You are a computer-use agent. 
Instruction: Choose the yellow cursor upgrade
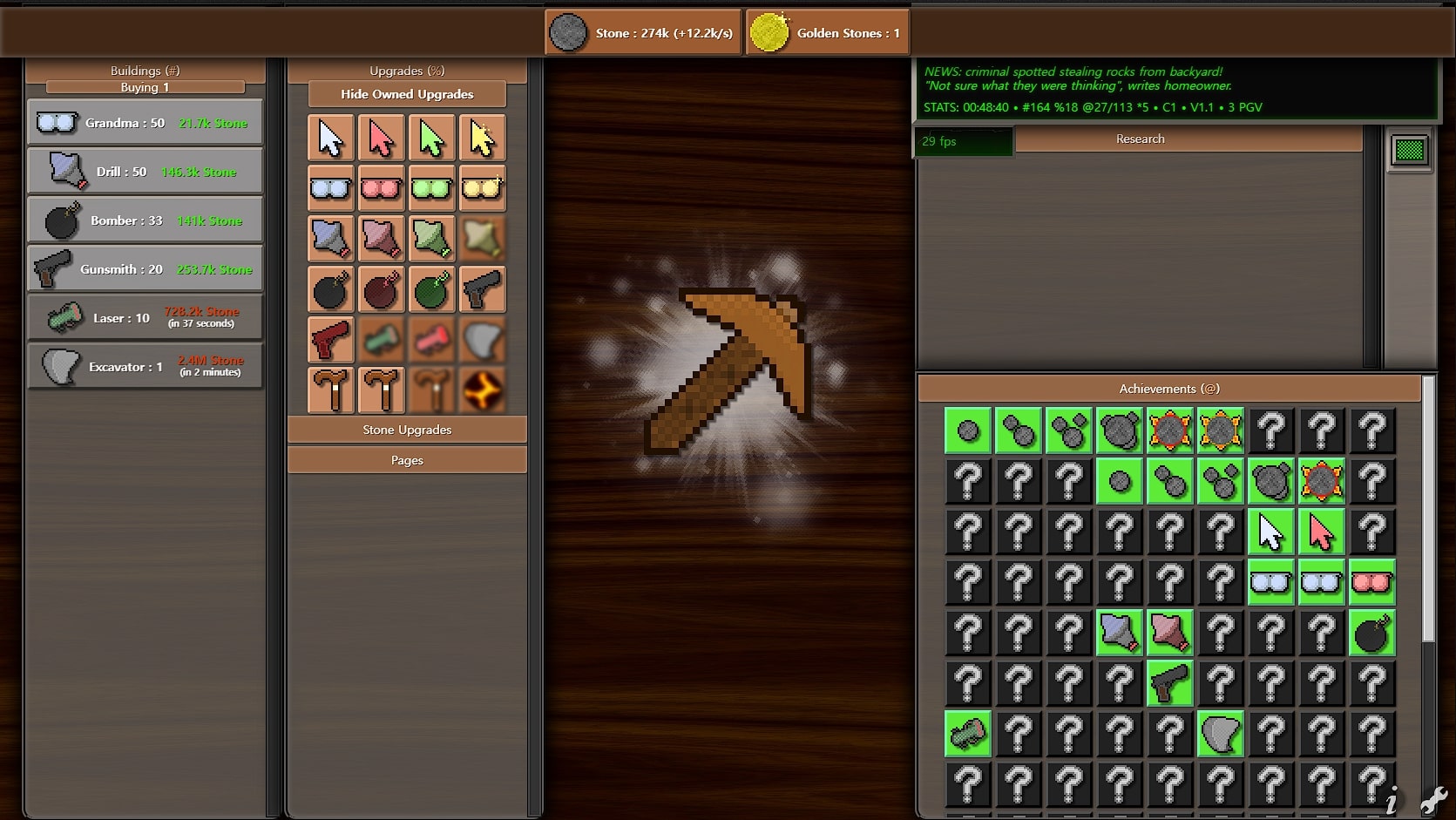pyautogui.click(x=482, y=138)
